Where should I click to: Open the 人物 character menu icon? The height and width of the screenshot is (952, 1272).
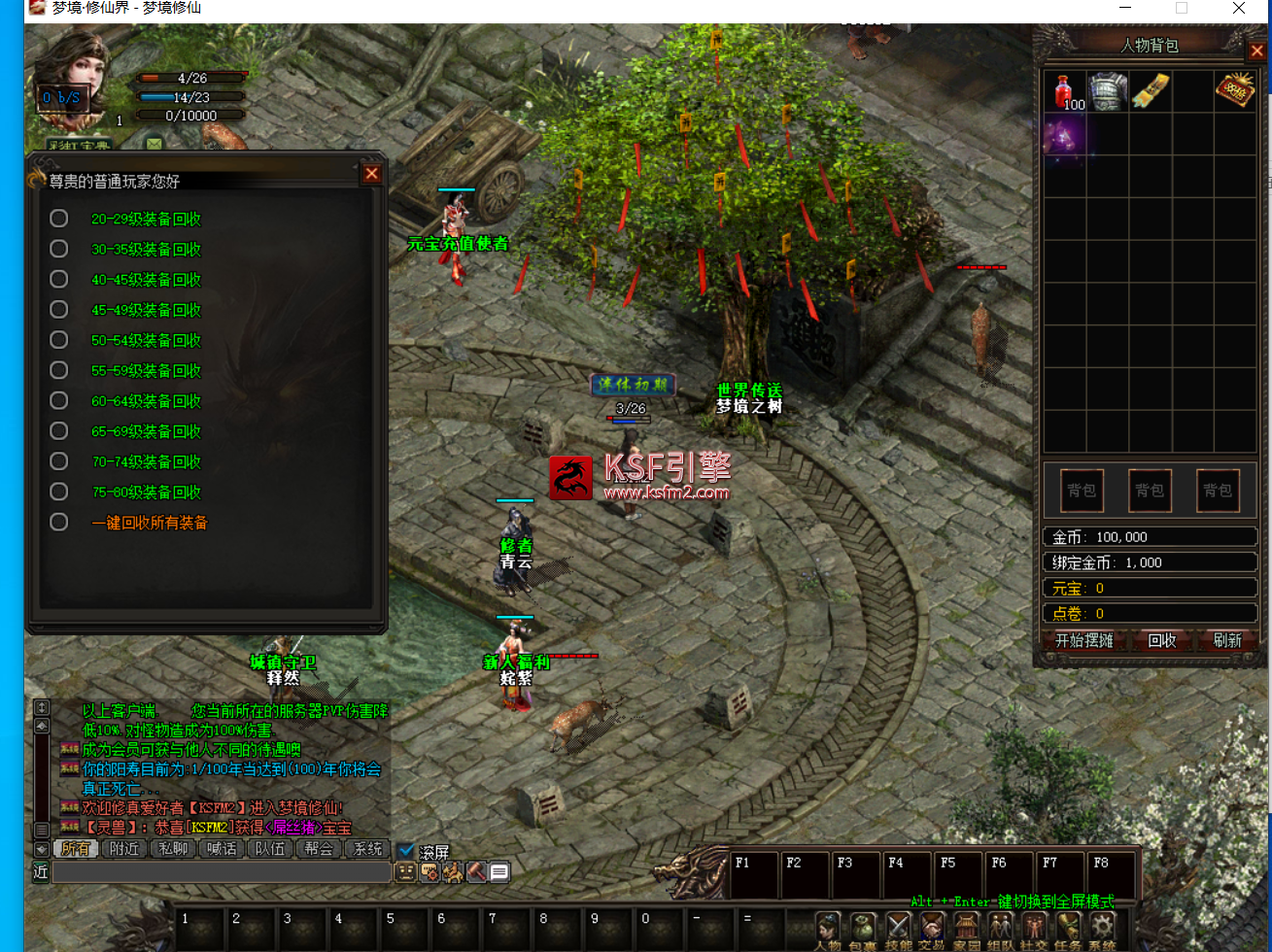pos(828,928)
